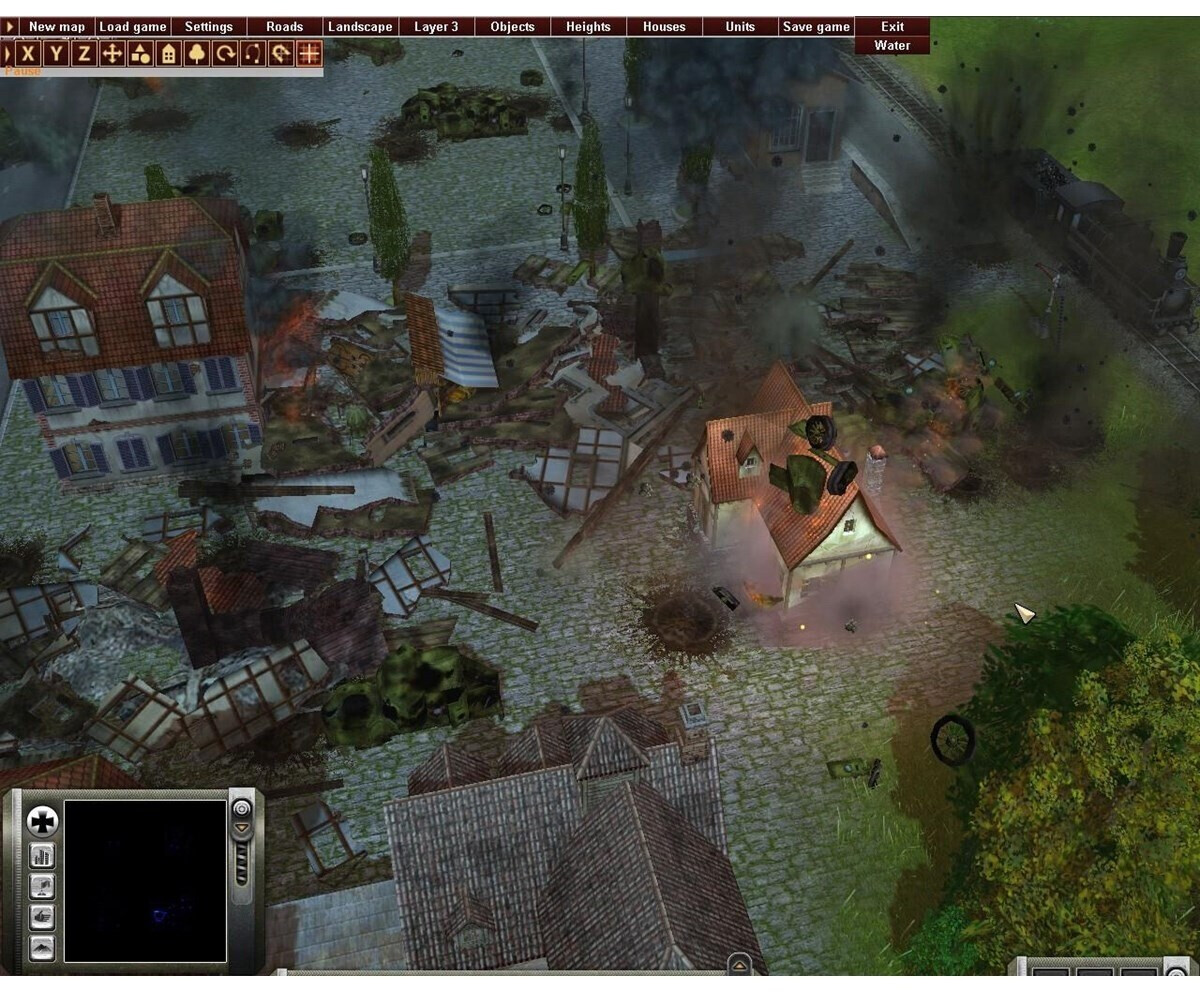The height and width of the screenshot is (992, 1200).
Task: Click the minimap display
Action: (x=145, y=880)
